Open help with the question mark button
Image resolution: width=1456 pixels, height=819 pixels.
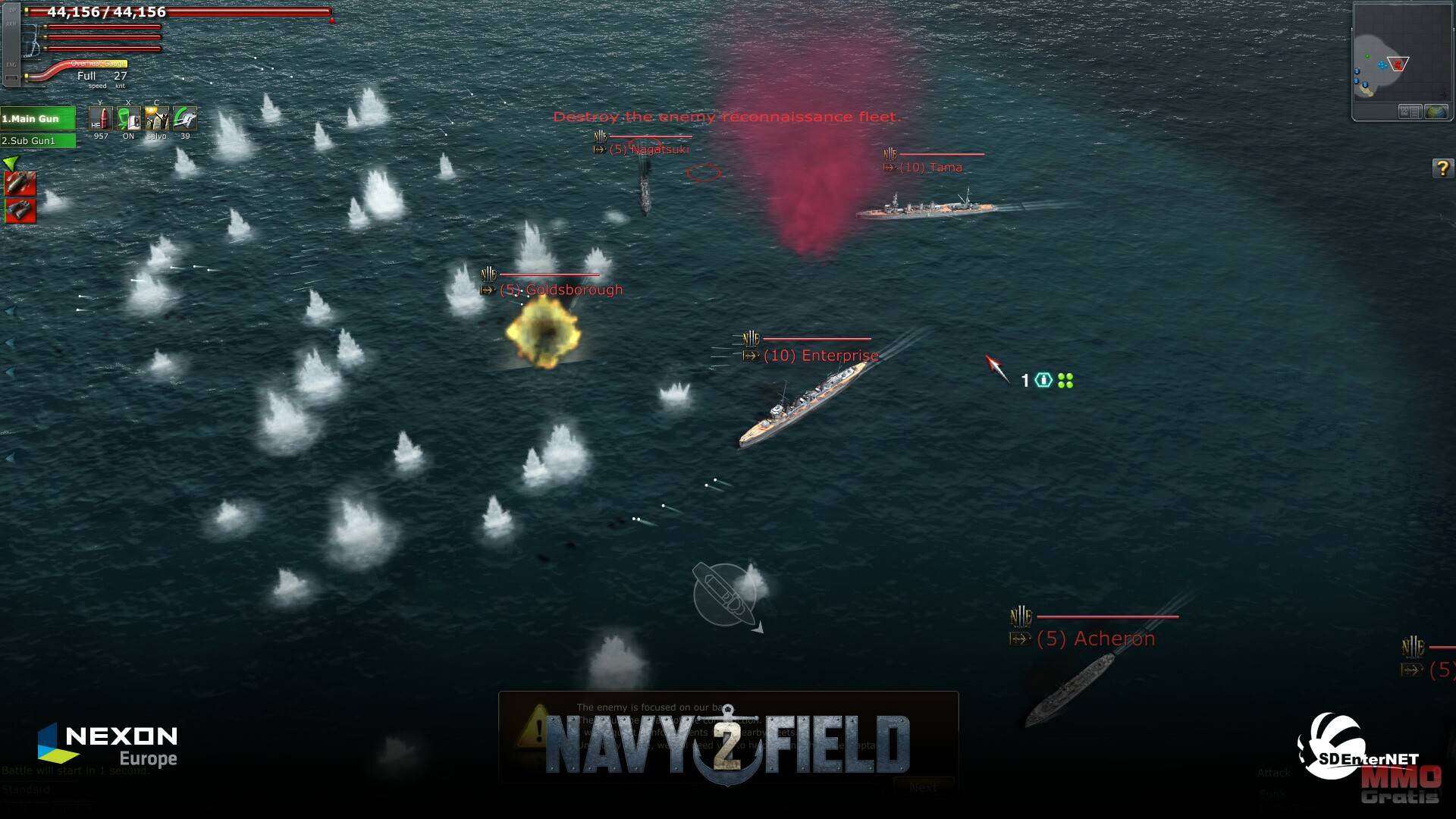(1442, 168)
